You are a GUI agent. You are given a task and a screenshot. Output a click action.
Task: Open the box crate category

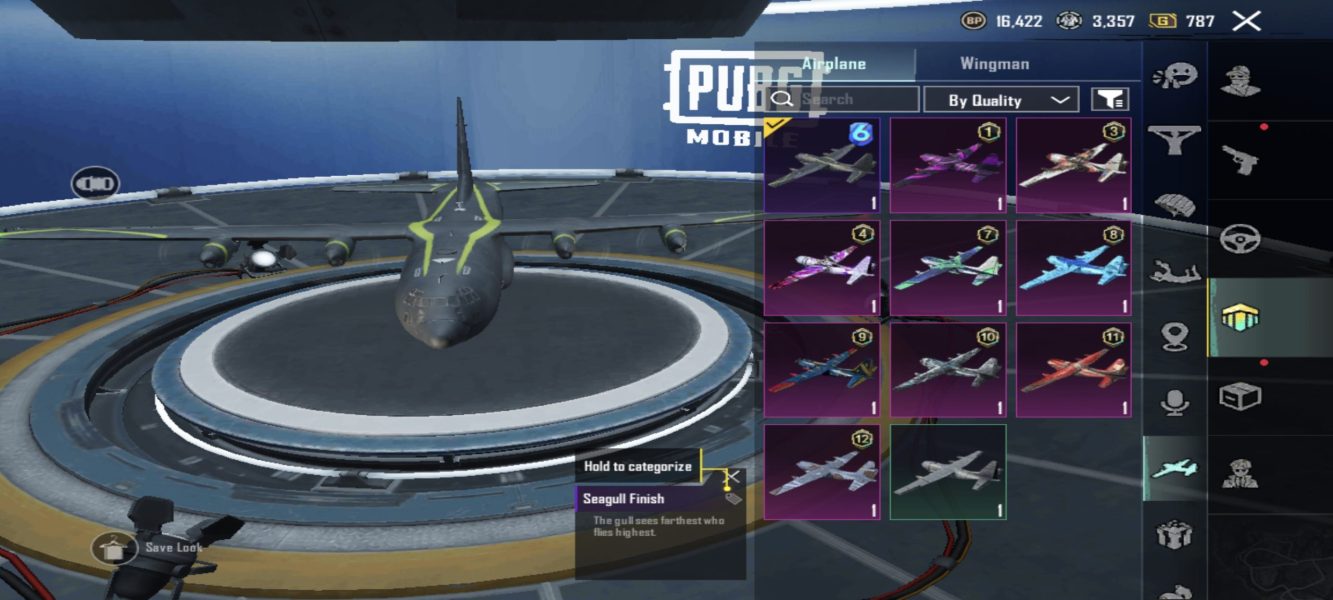(1240, 396)
